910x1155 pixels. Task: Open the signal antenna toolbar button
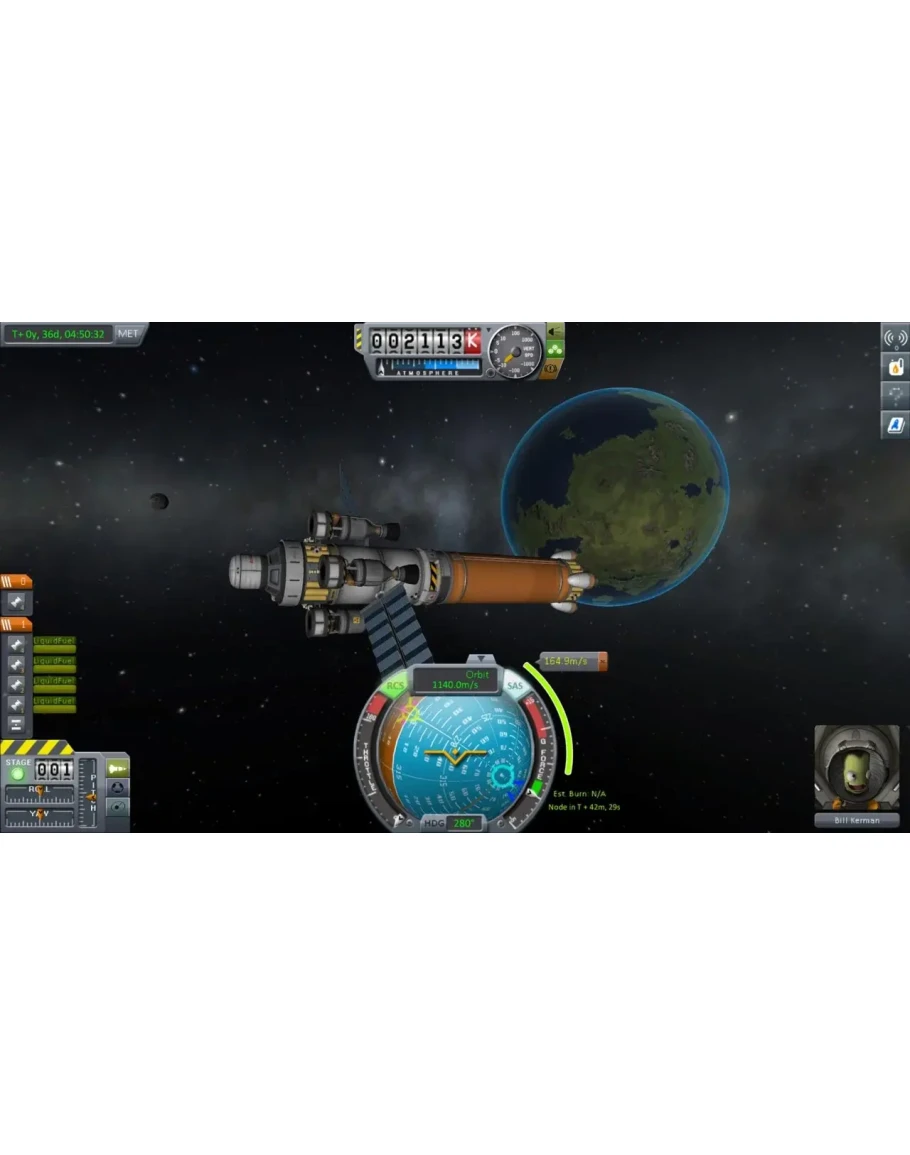point(894,337)
